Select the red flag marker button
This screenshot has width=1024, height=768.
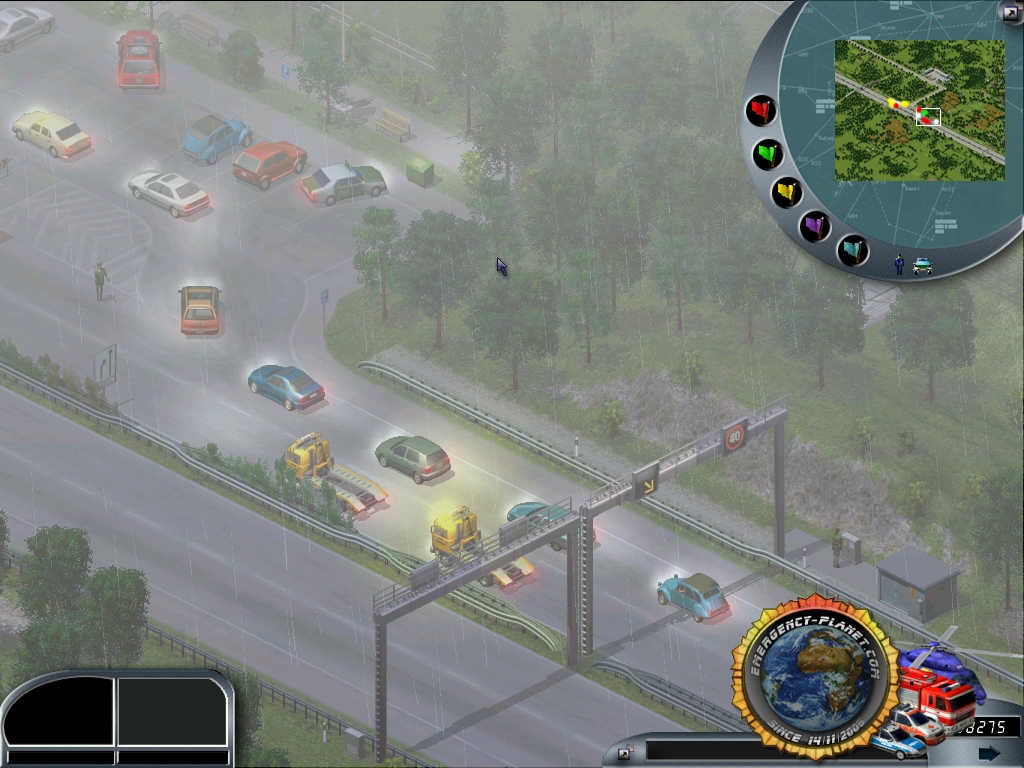(x=761, y=110)
